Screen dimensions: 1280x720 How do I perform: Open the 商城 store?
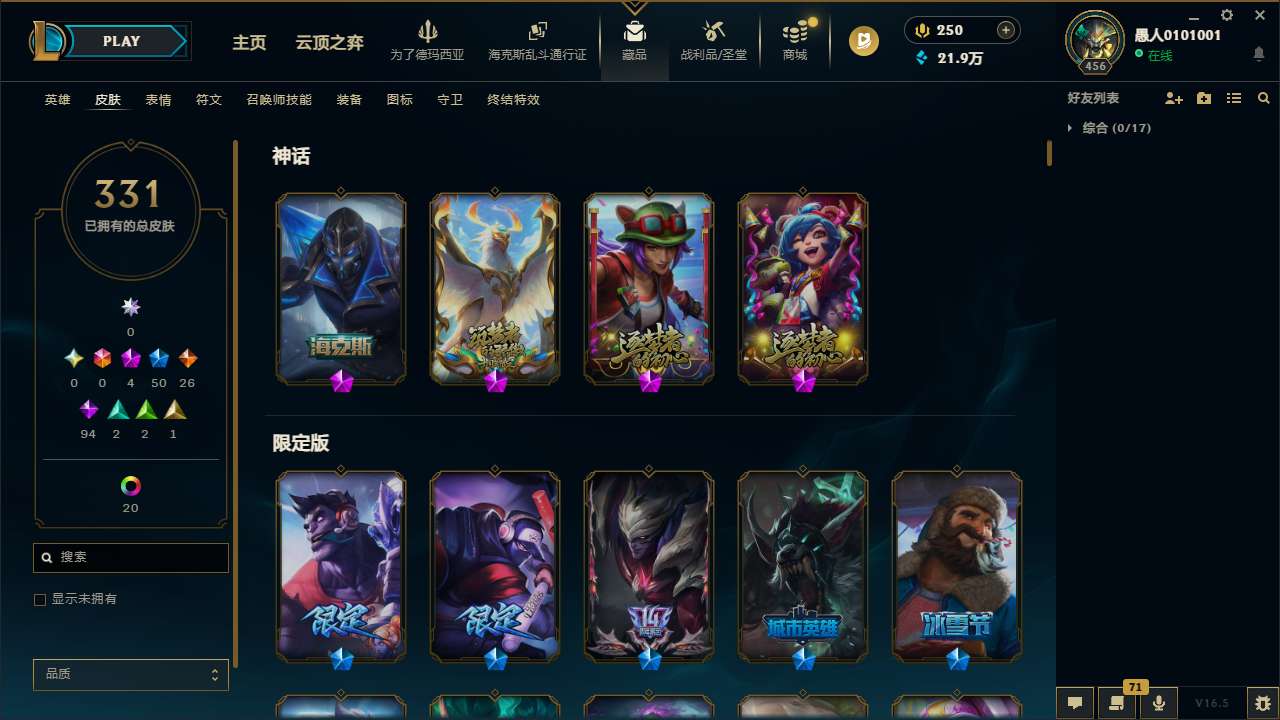(x=794, y=42)
